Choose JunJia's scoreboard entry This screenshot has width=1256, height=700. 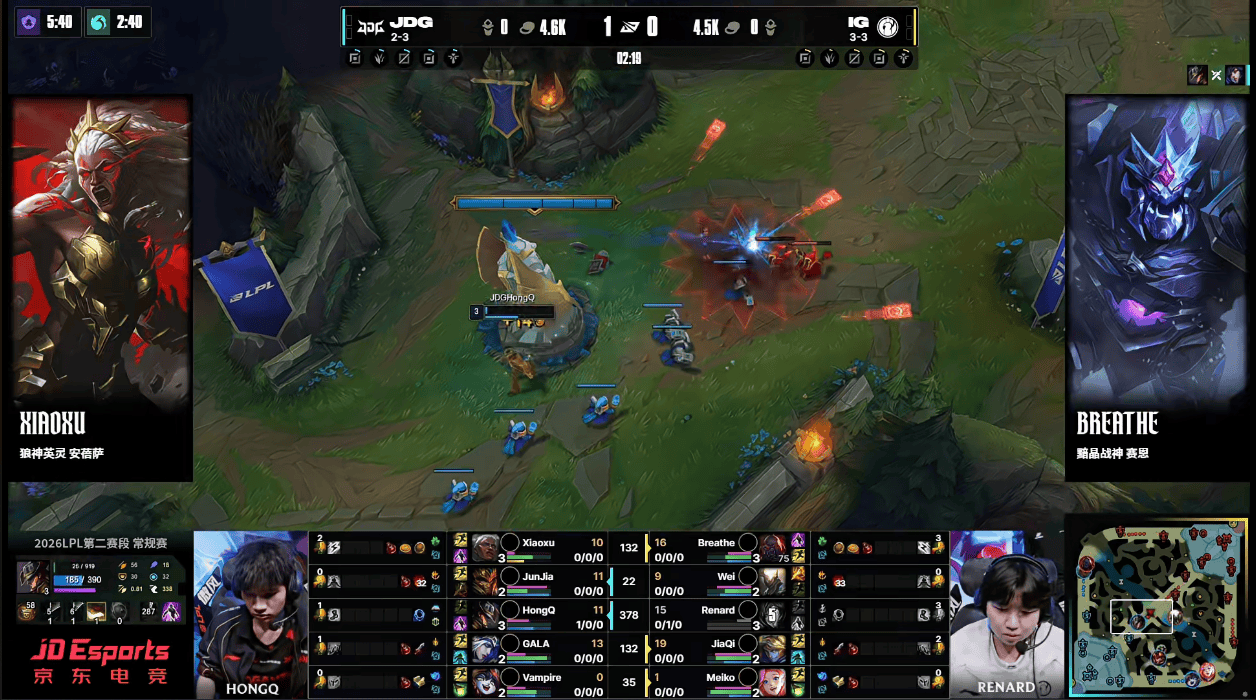tap(538, 580)
